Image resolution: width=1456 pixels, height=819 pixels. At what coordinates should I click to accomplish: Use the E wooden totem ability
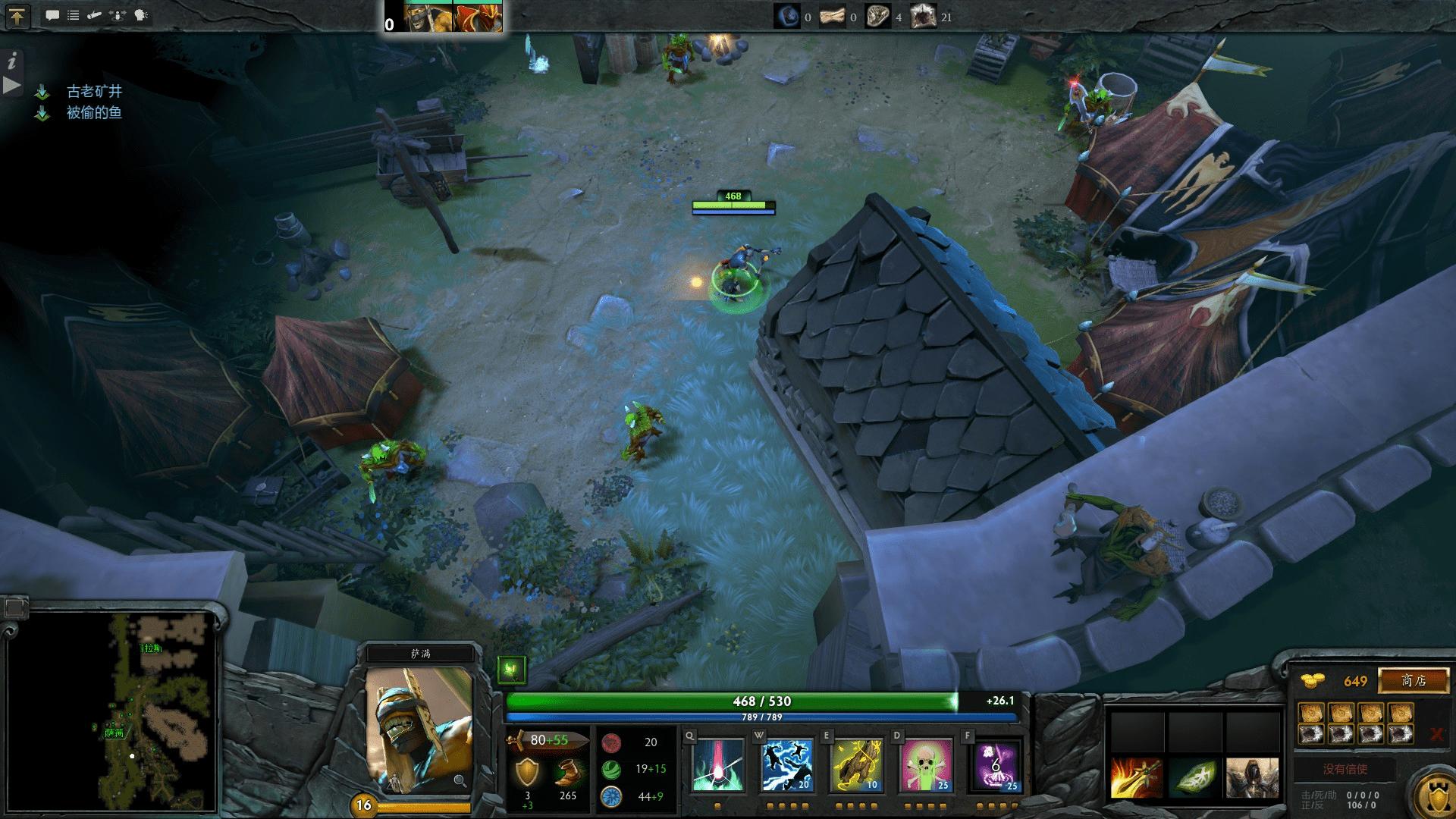[x=857, y=765]
